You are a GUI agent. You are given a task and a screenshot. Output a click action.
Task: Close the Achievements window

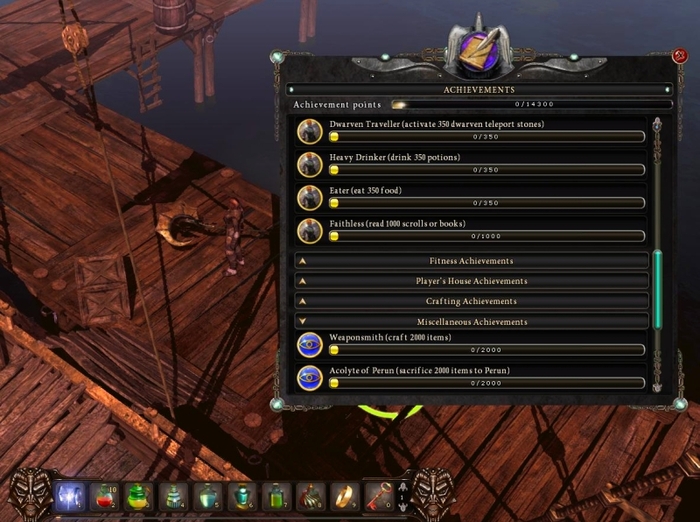(680, 56)
